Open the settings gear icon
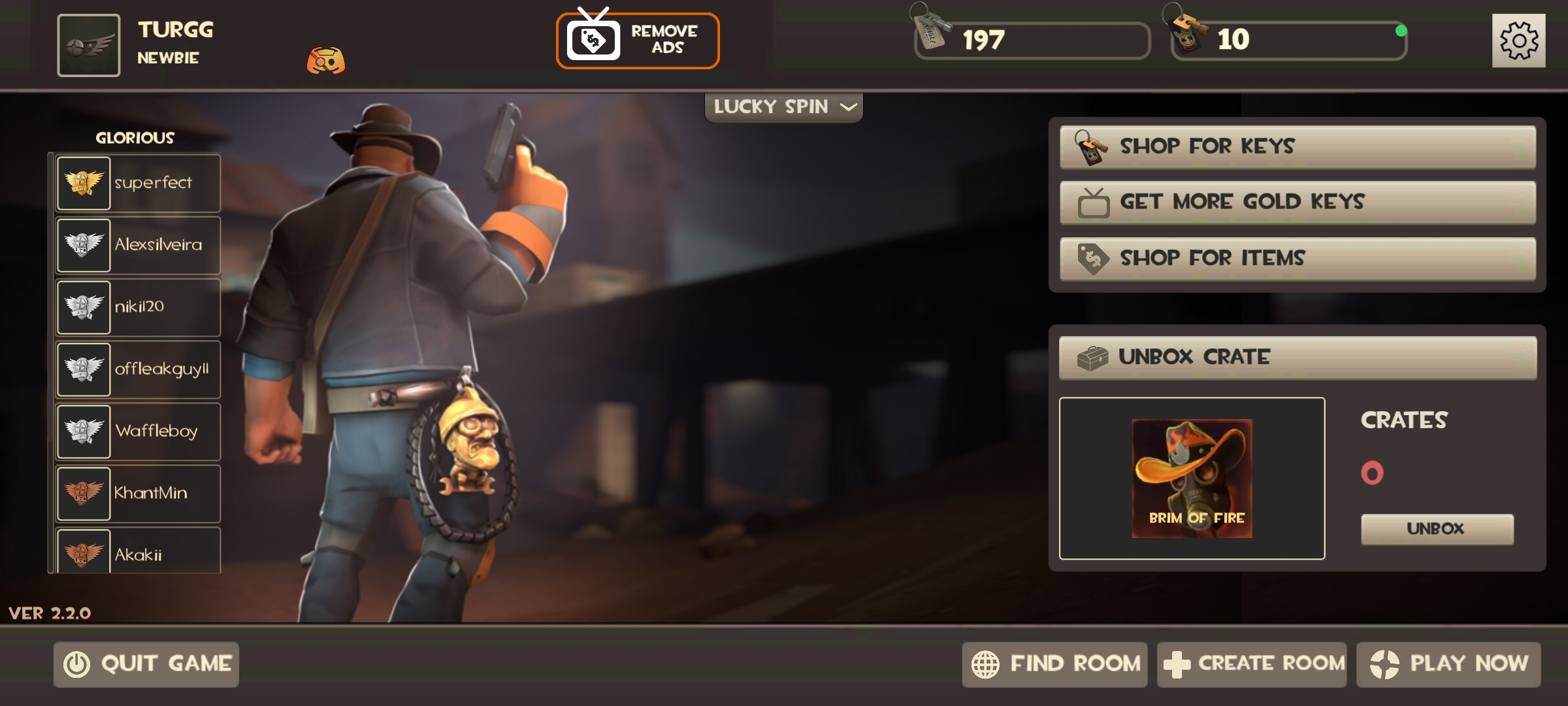 pos(1518,41)
